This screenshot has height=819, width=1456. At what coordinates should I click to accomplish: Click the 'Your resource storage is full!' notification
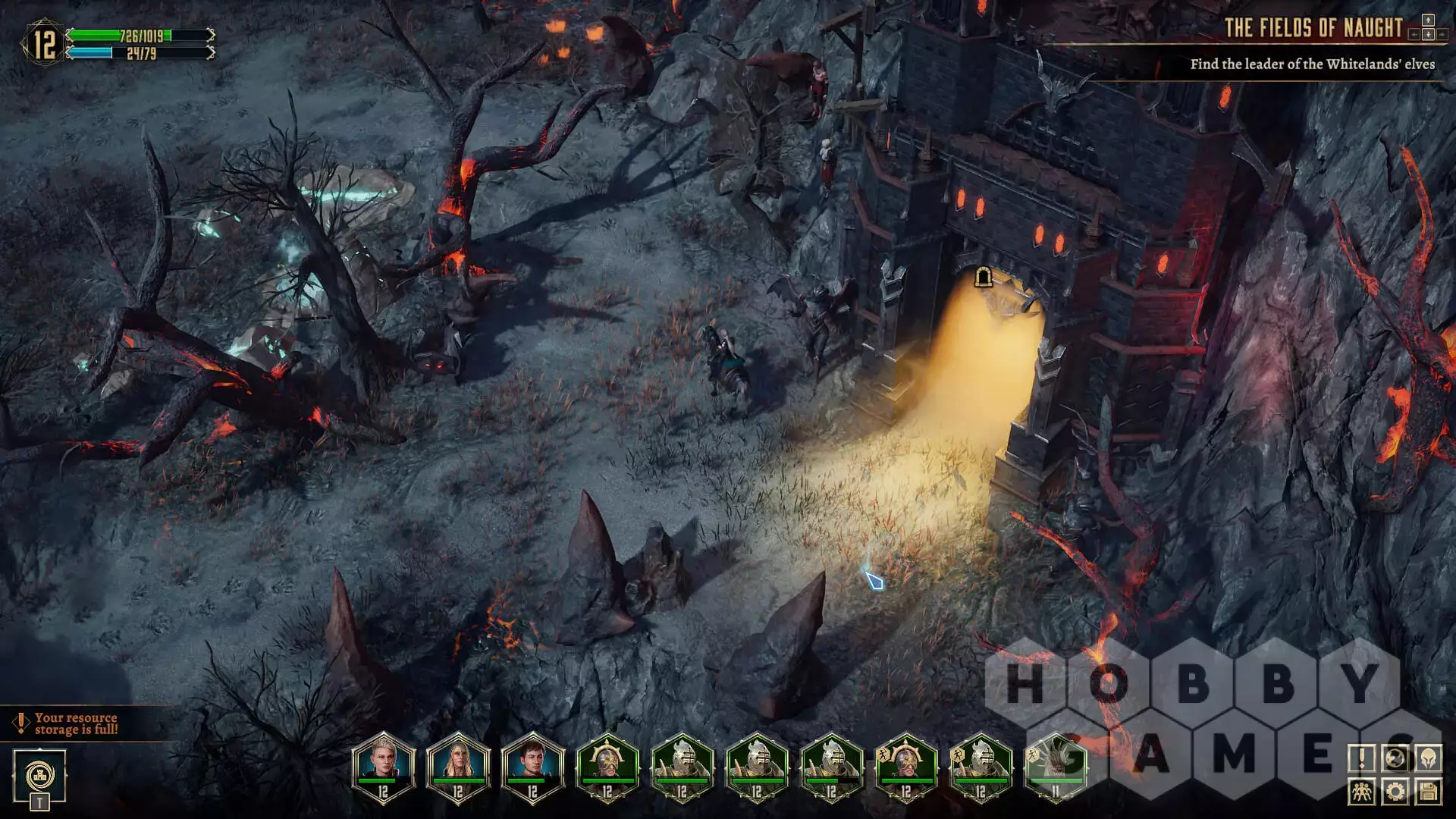pyautogui.click(x=76, y=723)
